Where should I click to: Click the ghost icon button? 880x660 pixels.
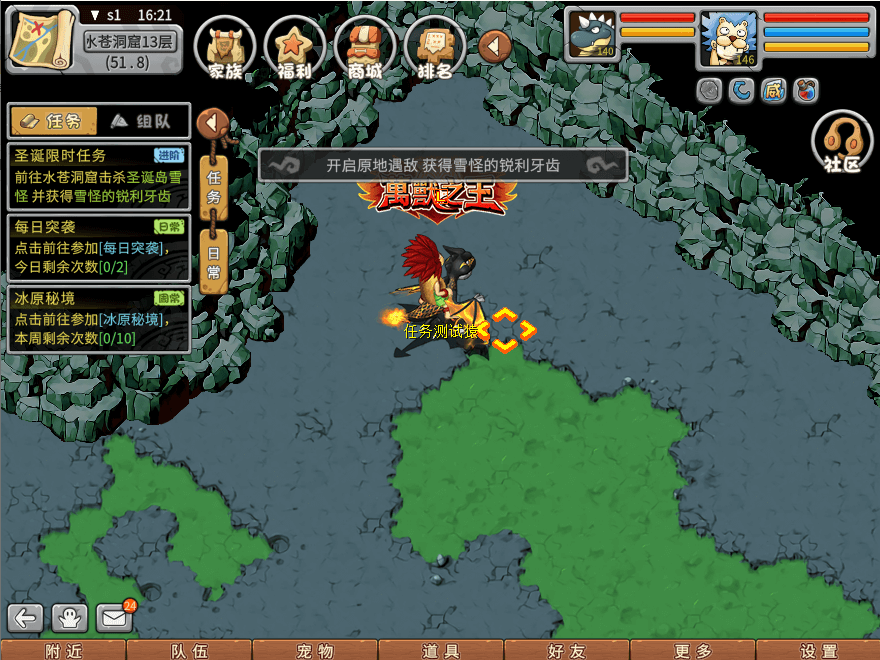[70, 618]
